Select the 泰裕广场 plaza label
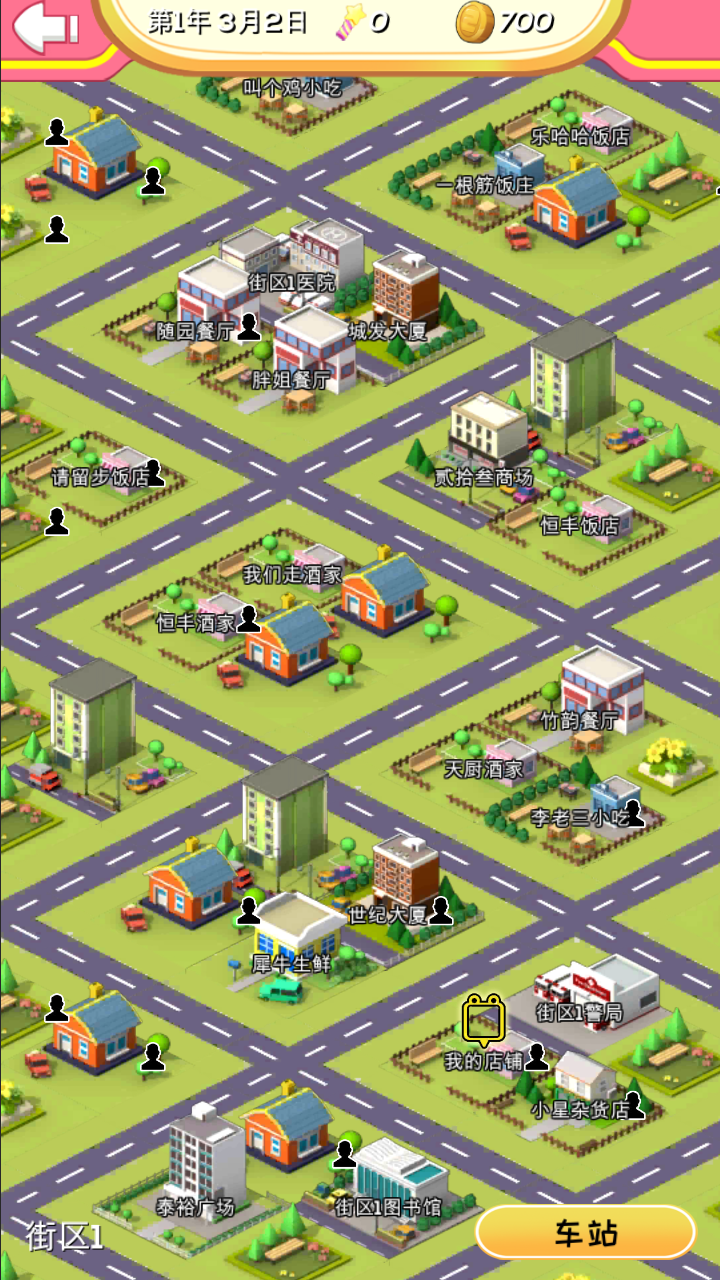 (195, 1206)
